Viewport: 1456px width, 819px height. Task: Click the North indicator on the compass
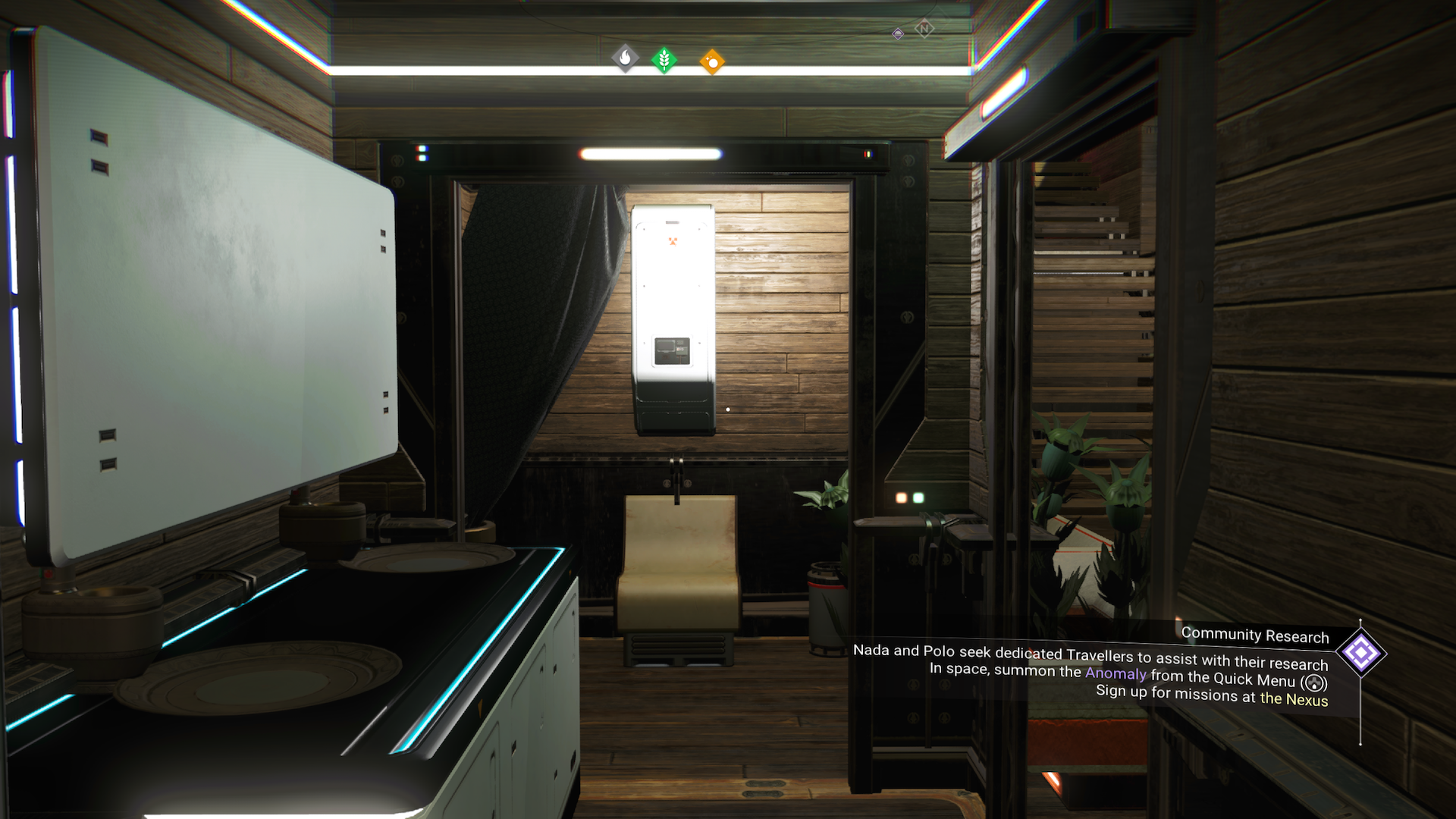click(924, 29)
